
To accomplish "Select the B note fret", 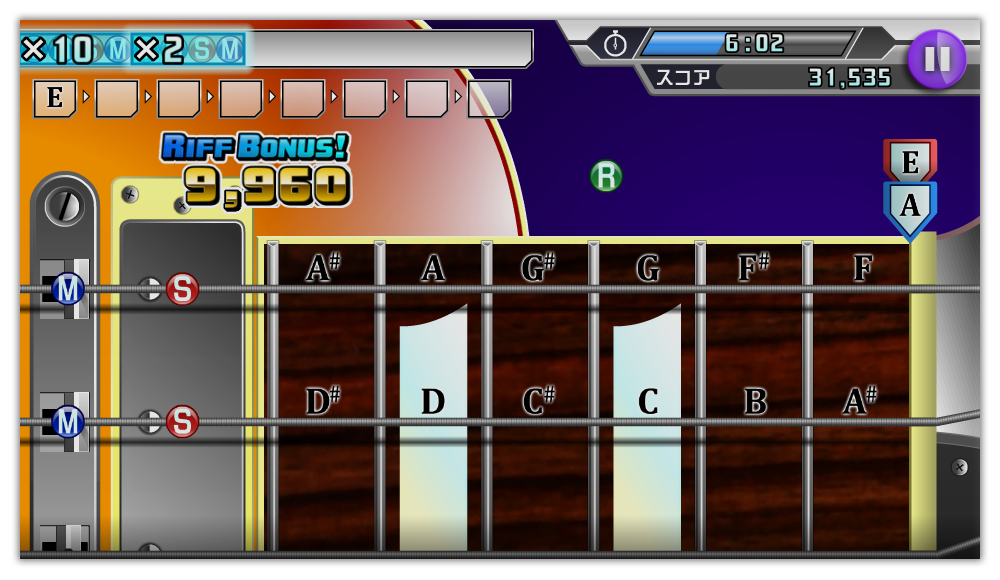I will coord(754,401).
